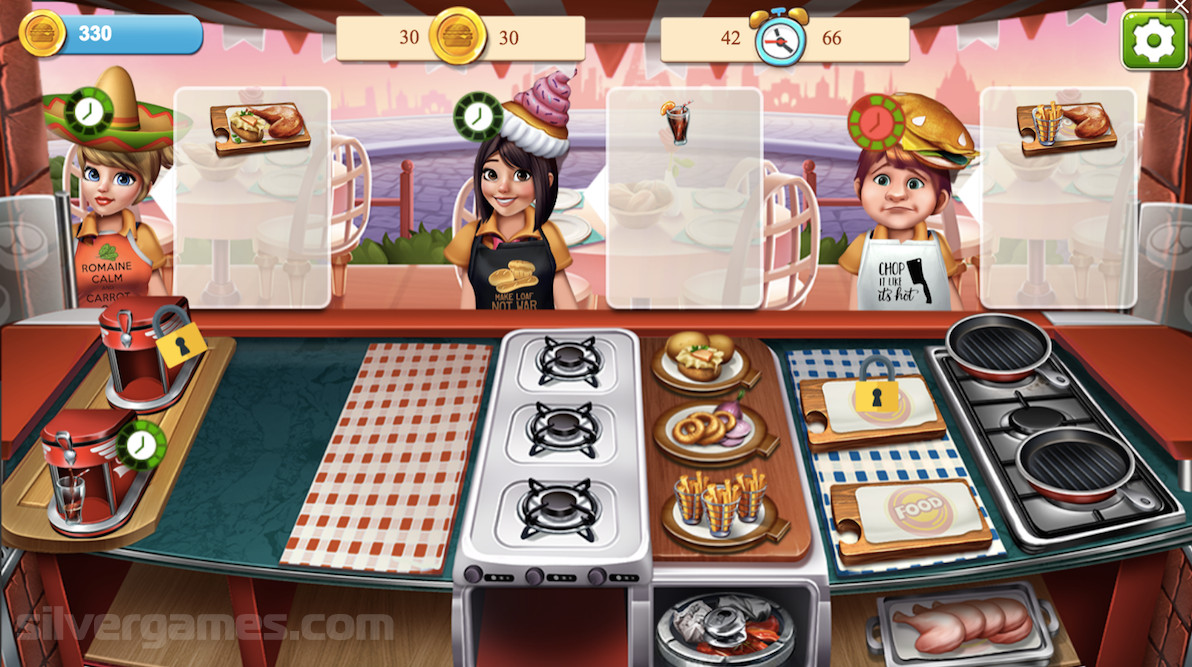The height and width of the screenshot is (667, 1192).
Task: Choose the cola drink order card
Action: [x=684, y=197]
